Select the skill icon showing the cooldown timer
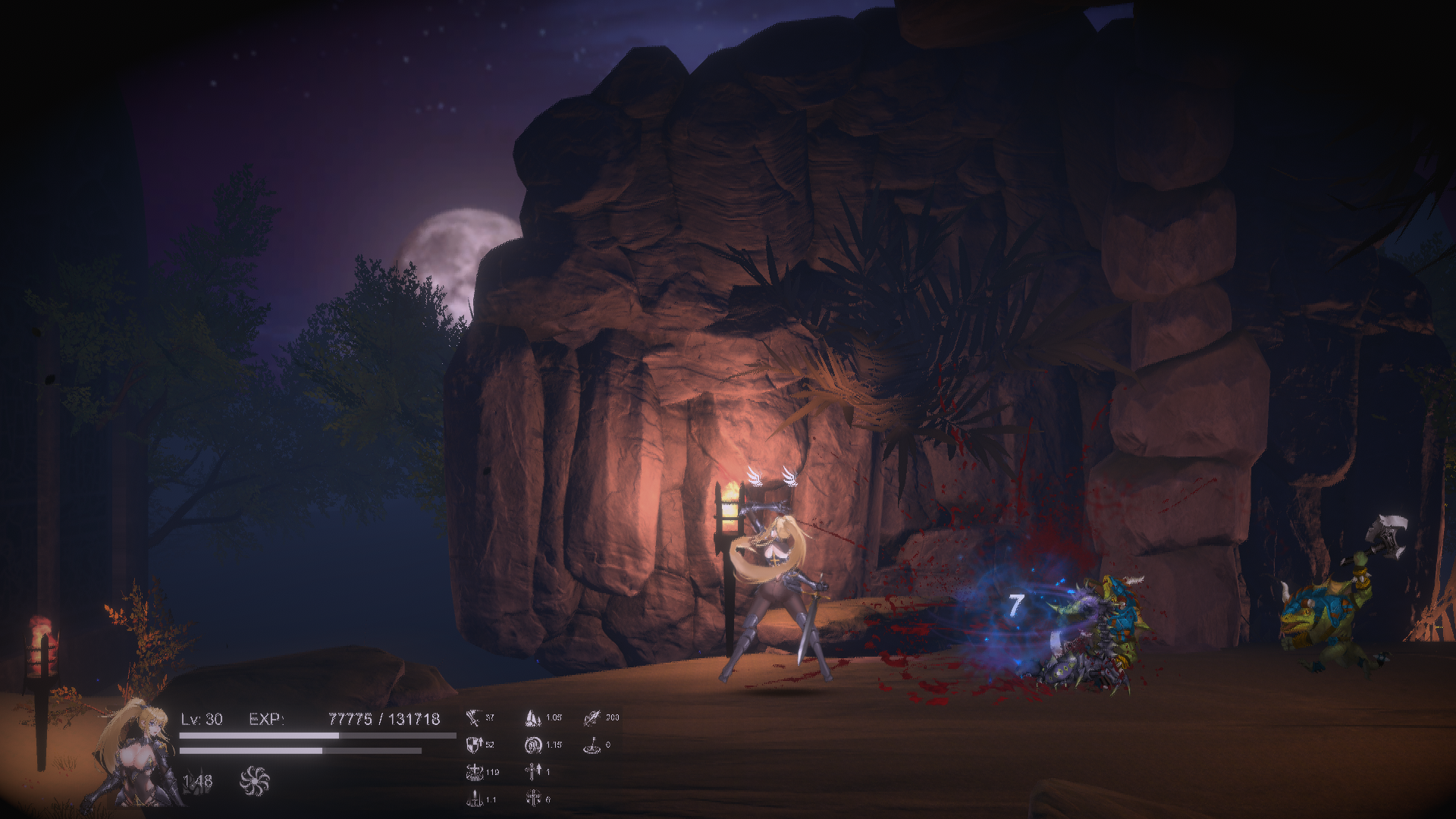The width and height of the screenshot is (1456, 819). coord(196,782)
